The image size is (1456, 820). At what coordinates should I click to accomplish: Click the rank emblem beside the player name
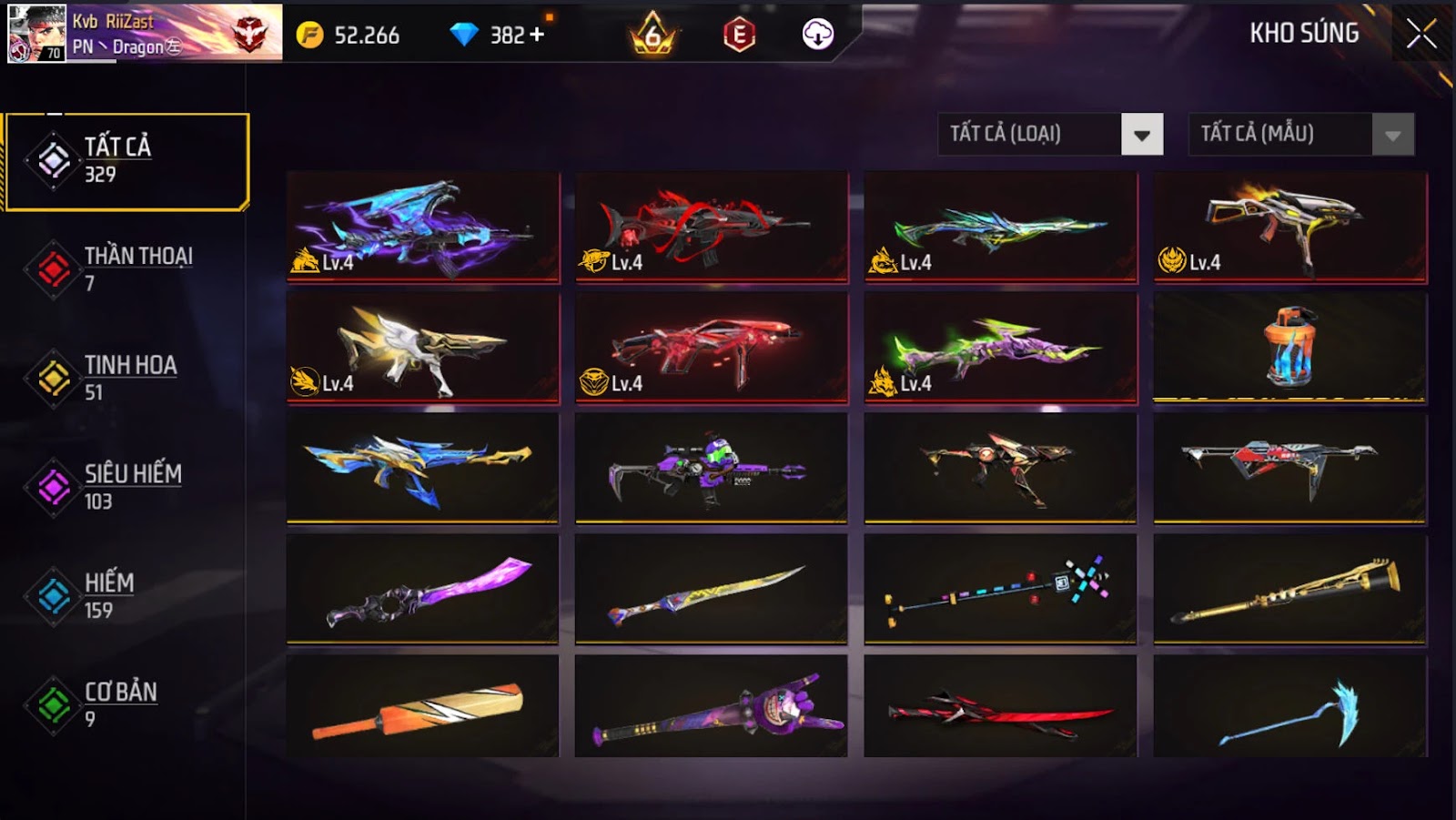[248, 35]
